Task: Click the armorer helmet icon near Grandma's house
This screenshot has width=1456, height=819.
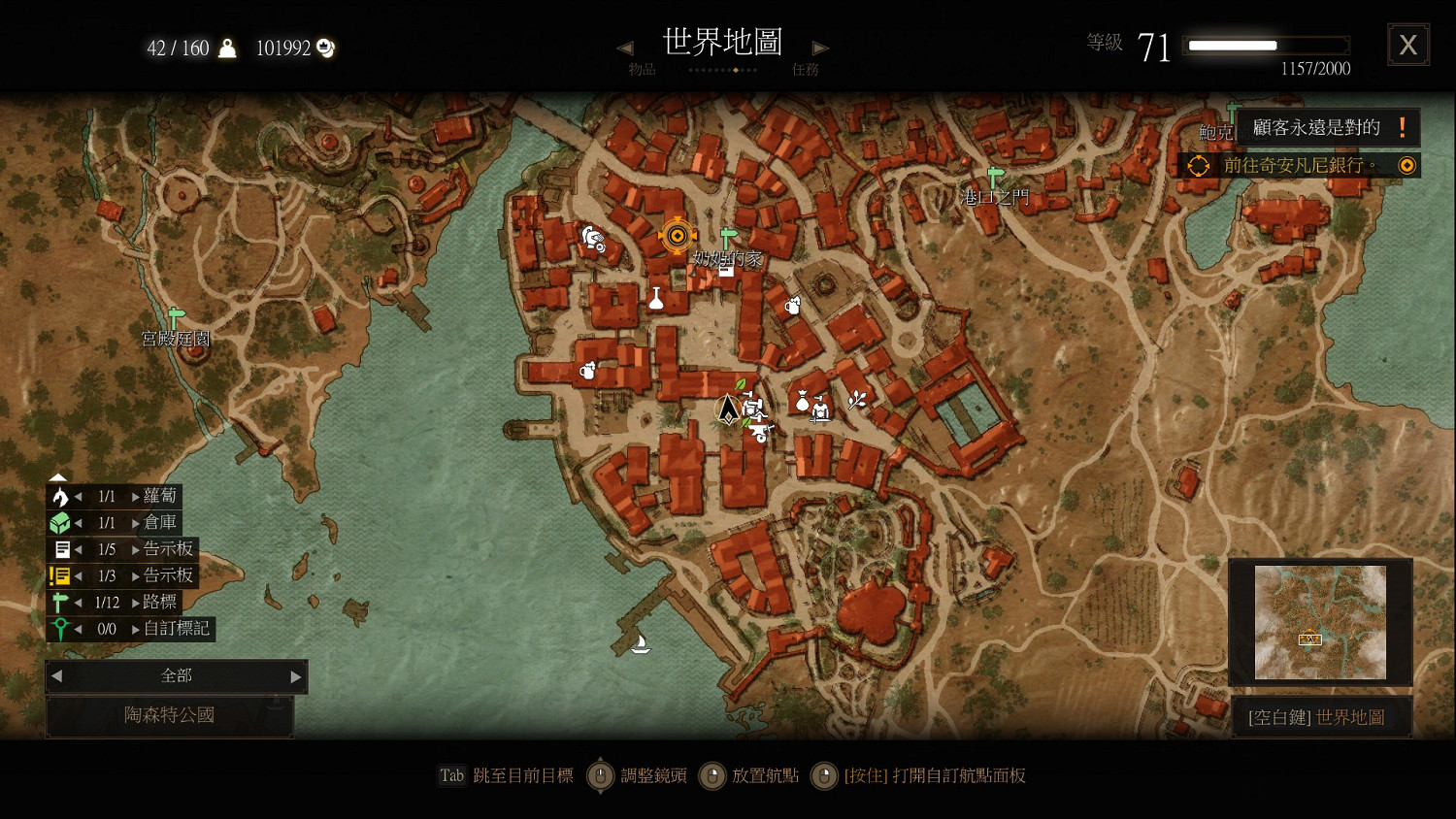Action: click(593, 239)
